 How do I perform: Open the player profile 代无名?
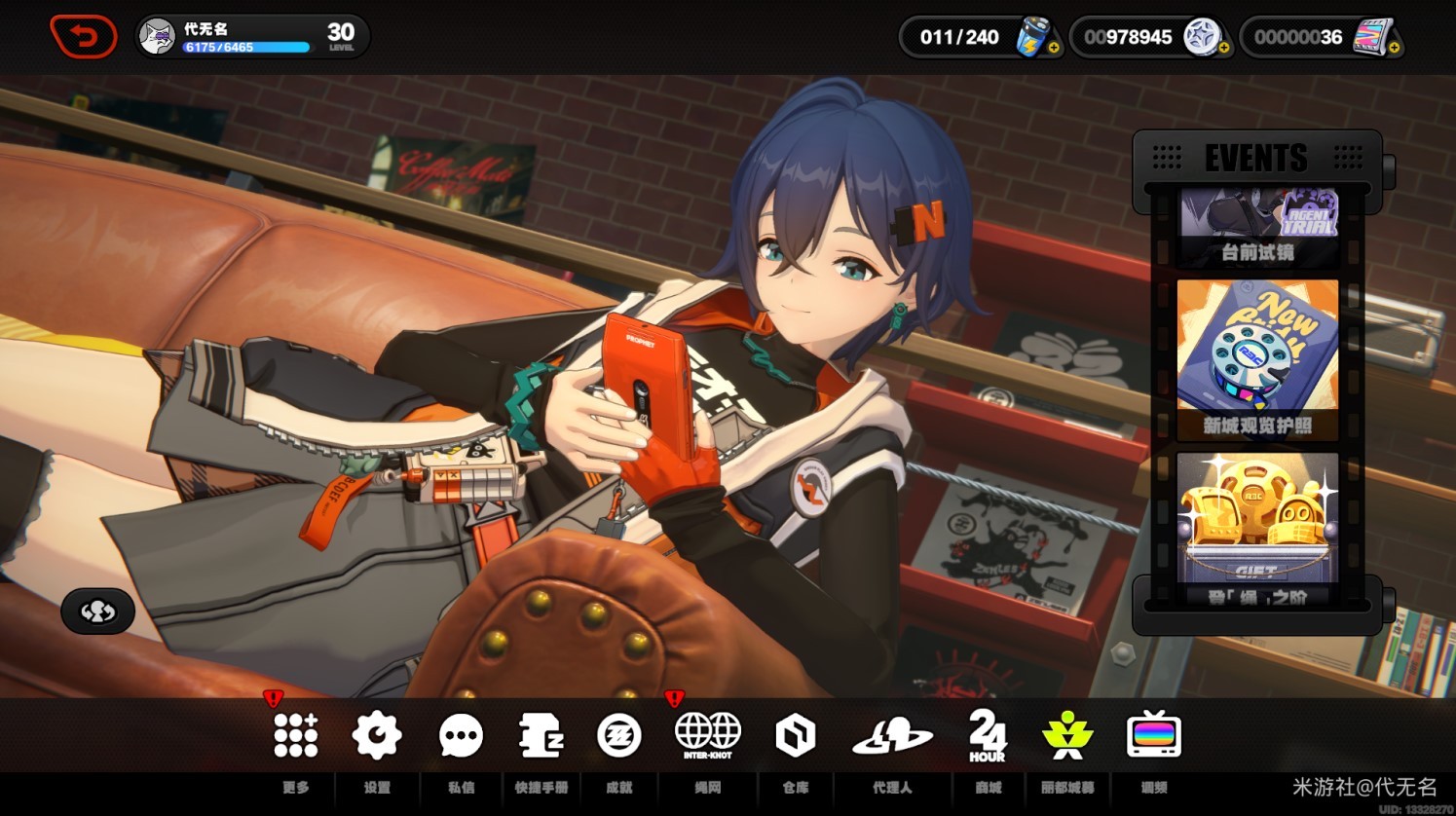click(251, 36)
